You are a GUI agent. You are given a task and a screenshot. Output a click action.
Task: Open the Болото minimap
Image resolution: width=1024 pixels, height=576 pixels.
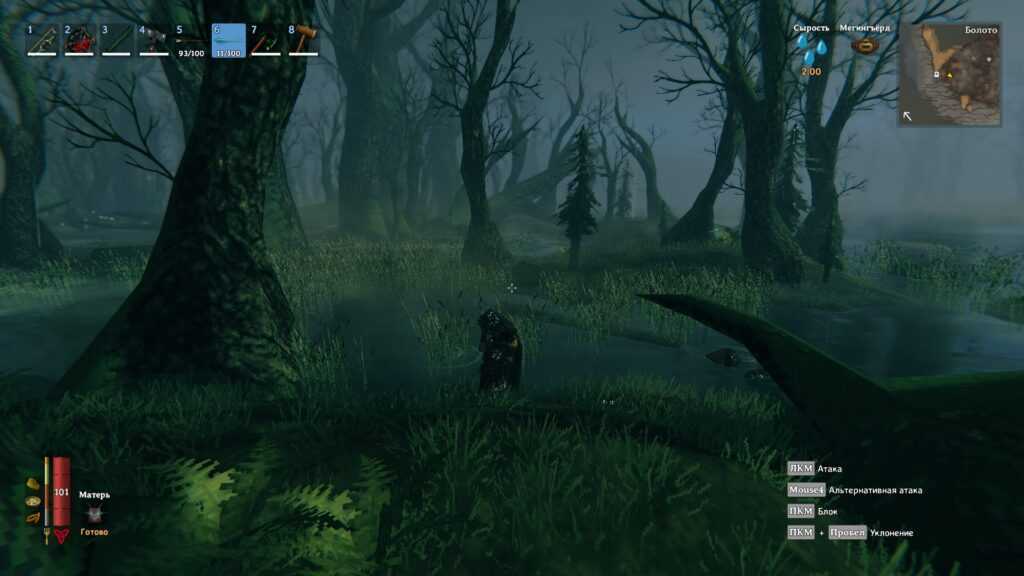950,75
